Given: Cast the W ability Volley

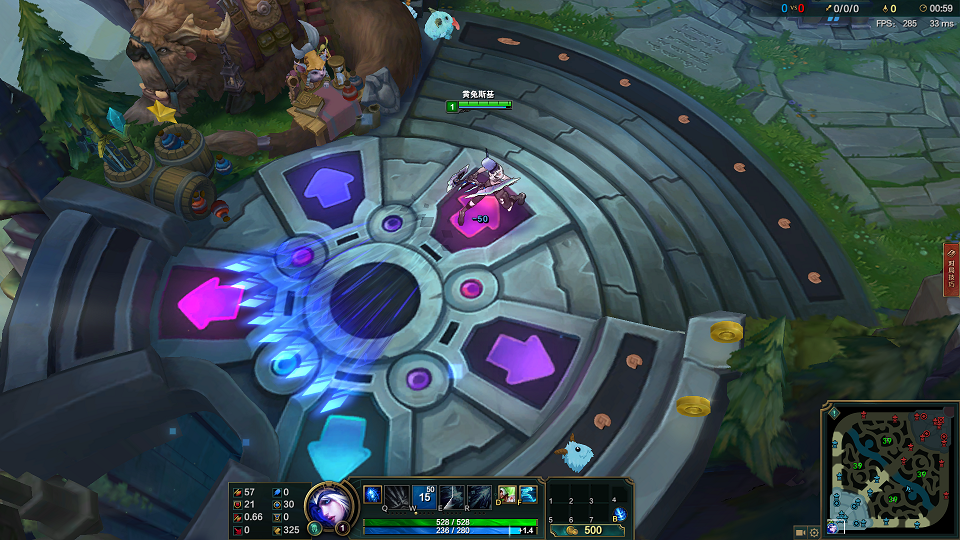Looking at the screenshot, I should pos(424,496).
